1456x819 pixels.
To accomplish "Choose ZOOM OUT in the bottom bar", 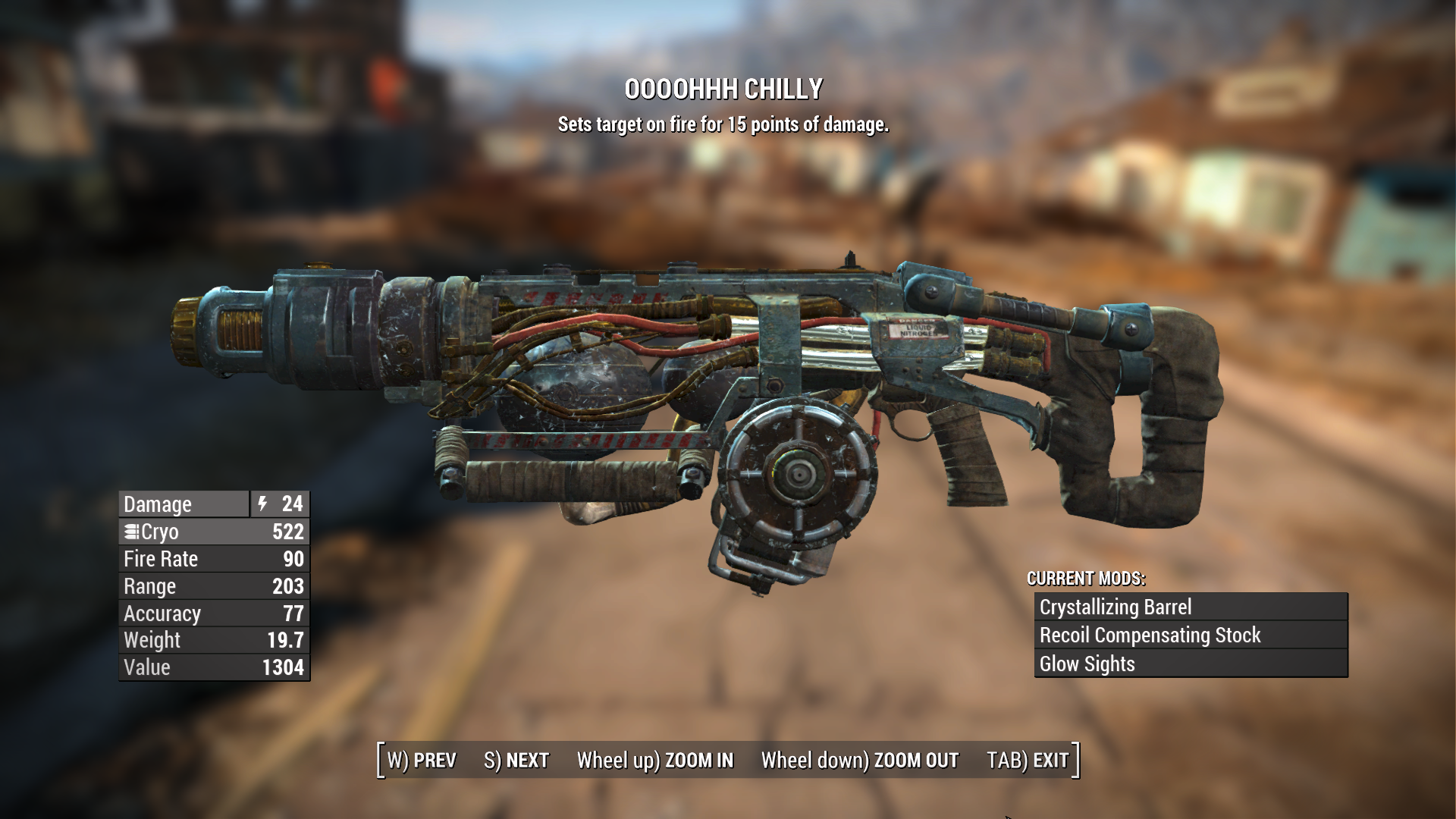I will click(860, 760).
